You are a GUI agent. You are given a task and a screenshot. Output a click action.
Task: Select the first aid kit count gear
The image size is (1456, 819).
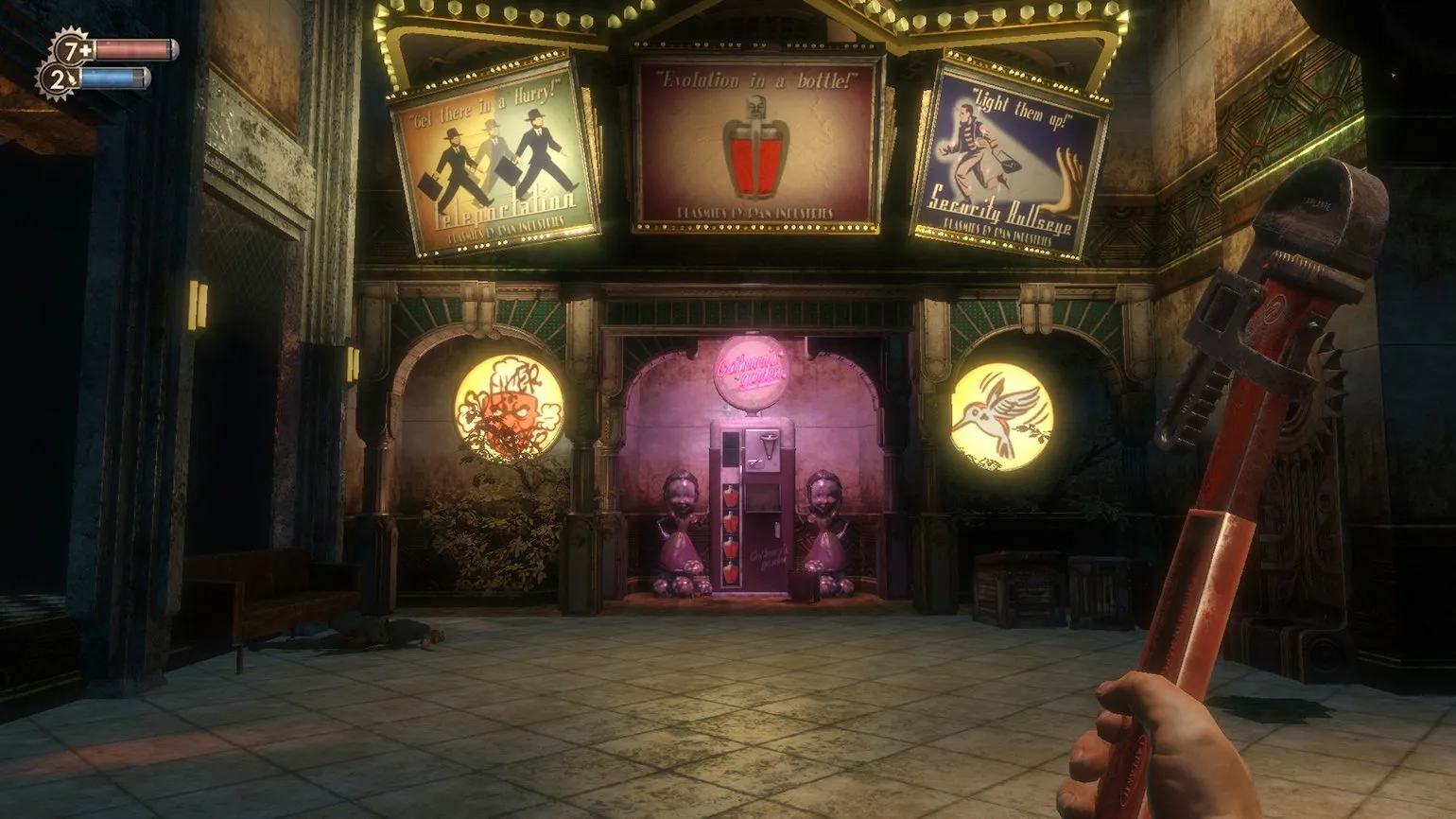[71, 50]
